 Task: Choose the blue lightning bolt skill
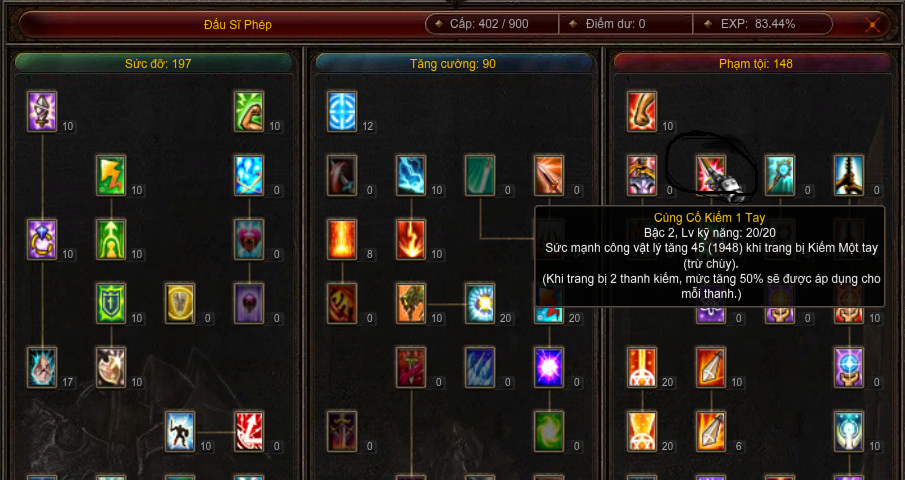[411, 175]
